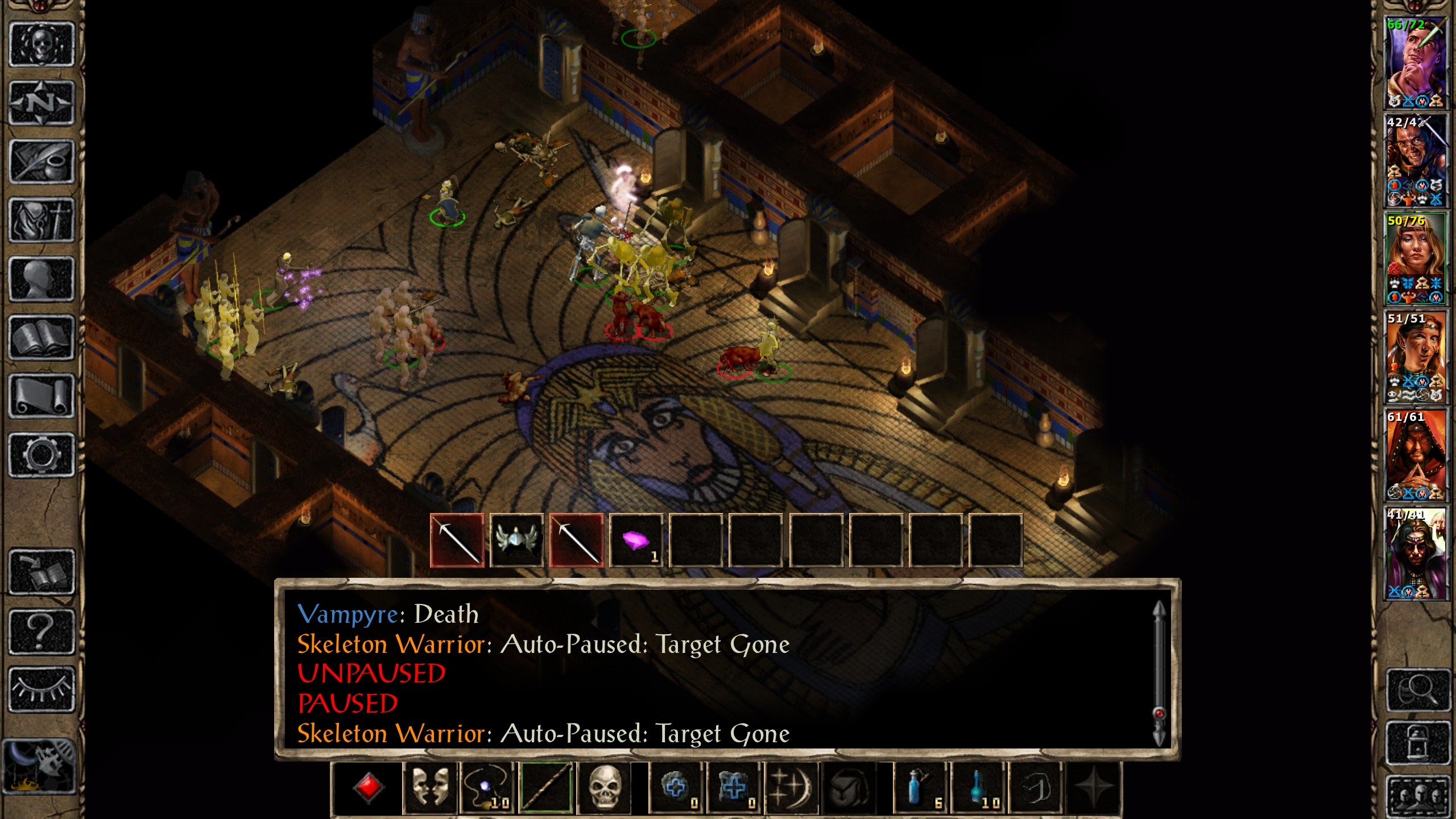Image resolution: width=1456 pixels, height=819 pixels.
Task: Pick up the winged helmet from ground loot
Action: tap(516, 540)
